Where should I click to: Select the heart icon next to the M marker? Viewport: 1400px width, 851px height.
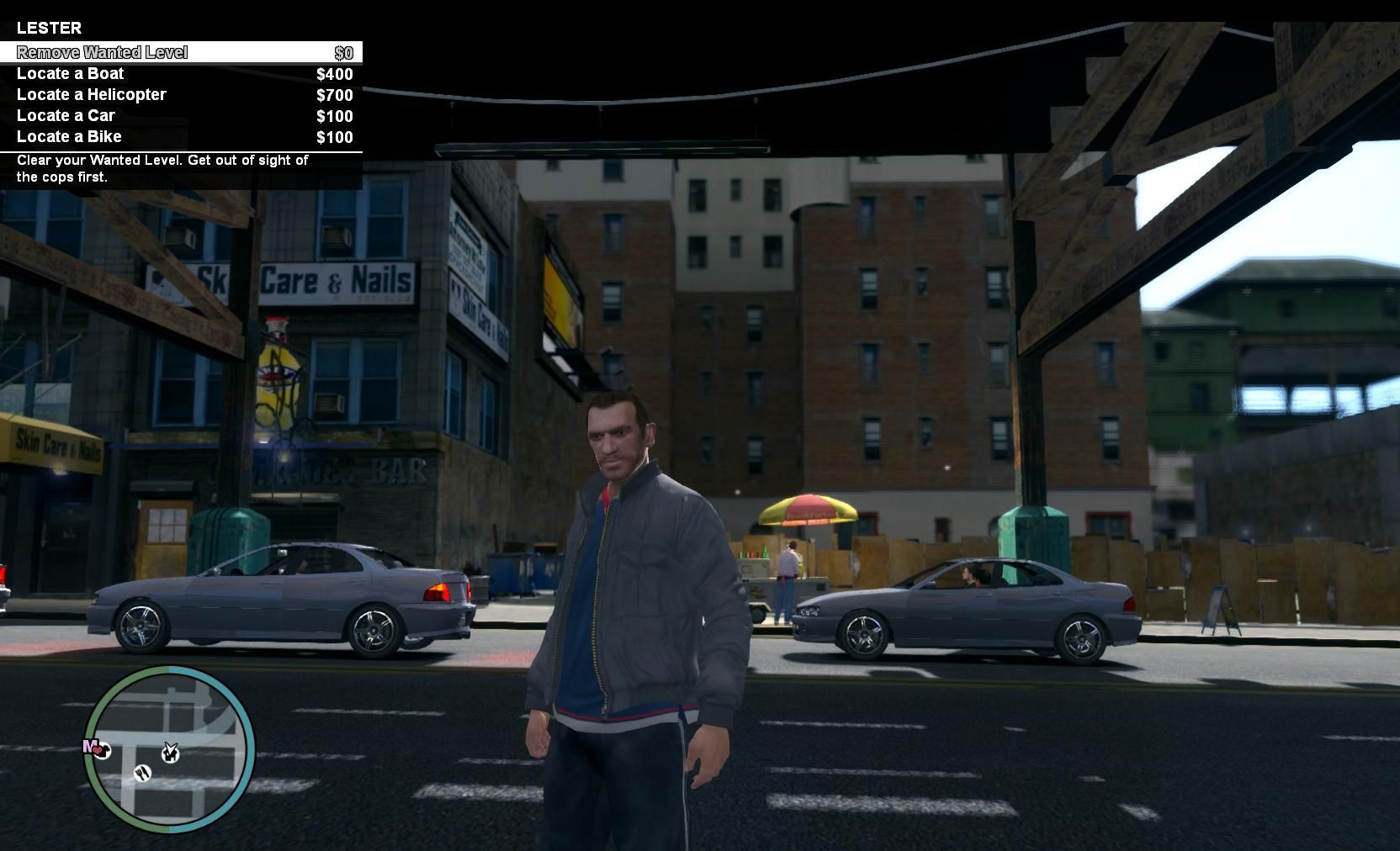point(97,750)
